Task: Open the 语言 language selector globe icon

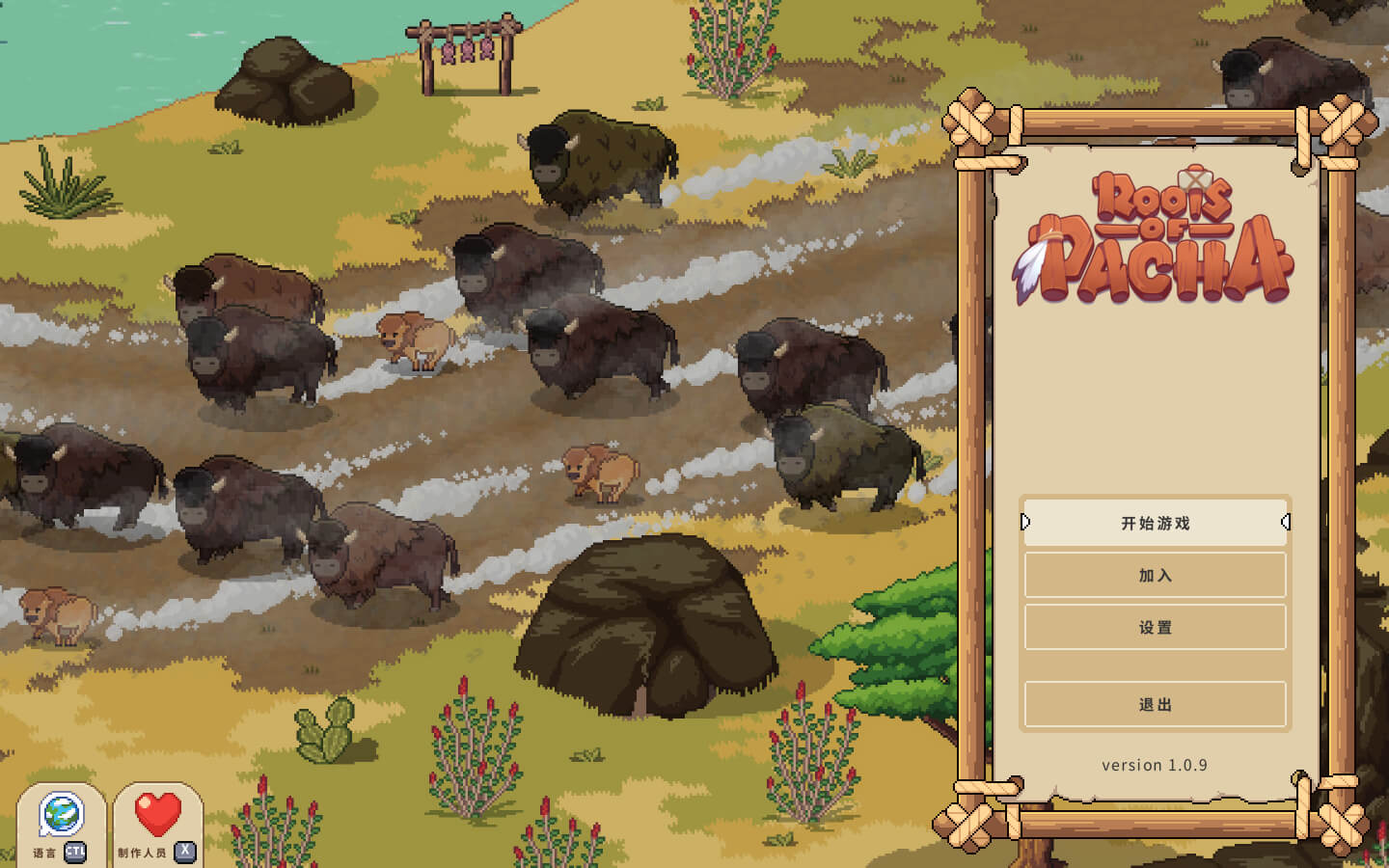Action: (62, 816)
